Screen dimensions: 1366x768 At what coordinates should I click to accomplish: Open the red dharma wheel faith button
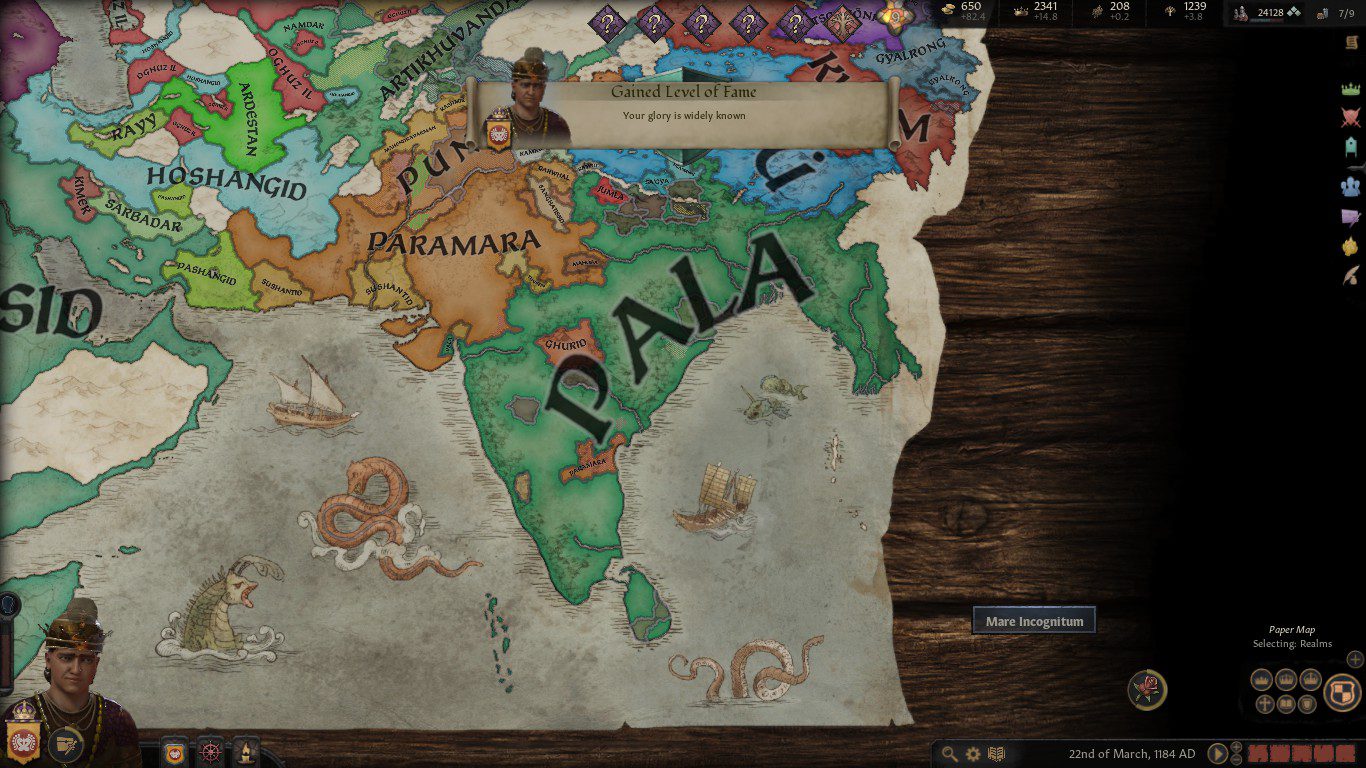point(210,751)
